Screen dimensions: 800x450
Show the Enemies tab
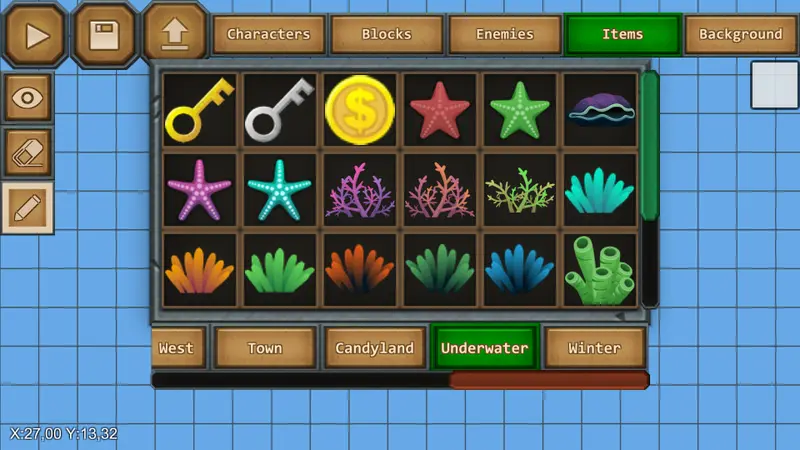[504, 34]
